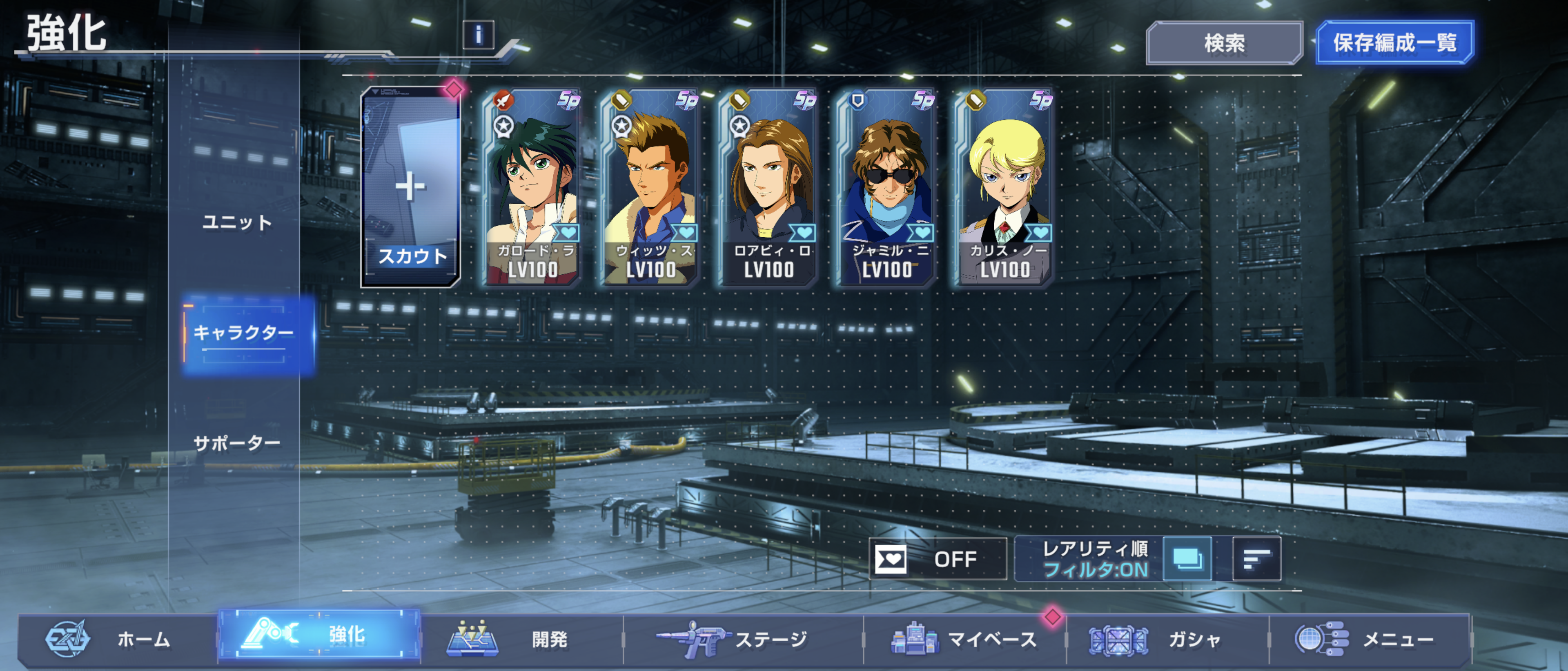Toggle the card display view icon
This screenshot has height=671, width=1568.
tap(1187, 558)
